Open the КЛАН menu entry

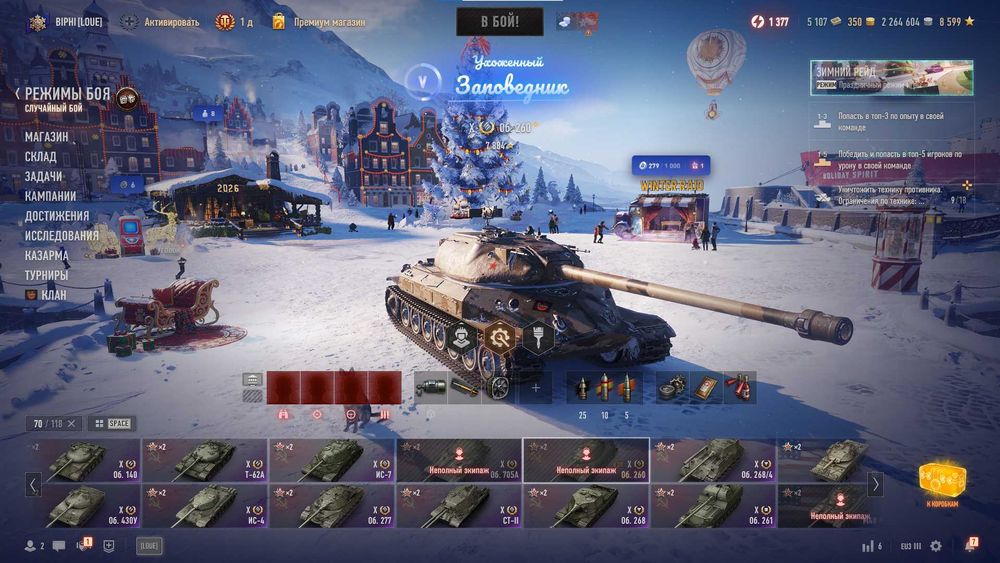point(53,295)
